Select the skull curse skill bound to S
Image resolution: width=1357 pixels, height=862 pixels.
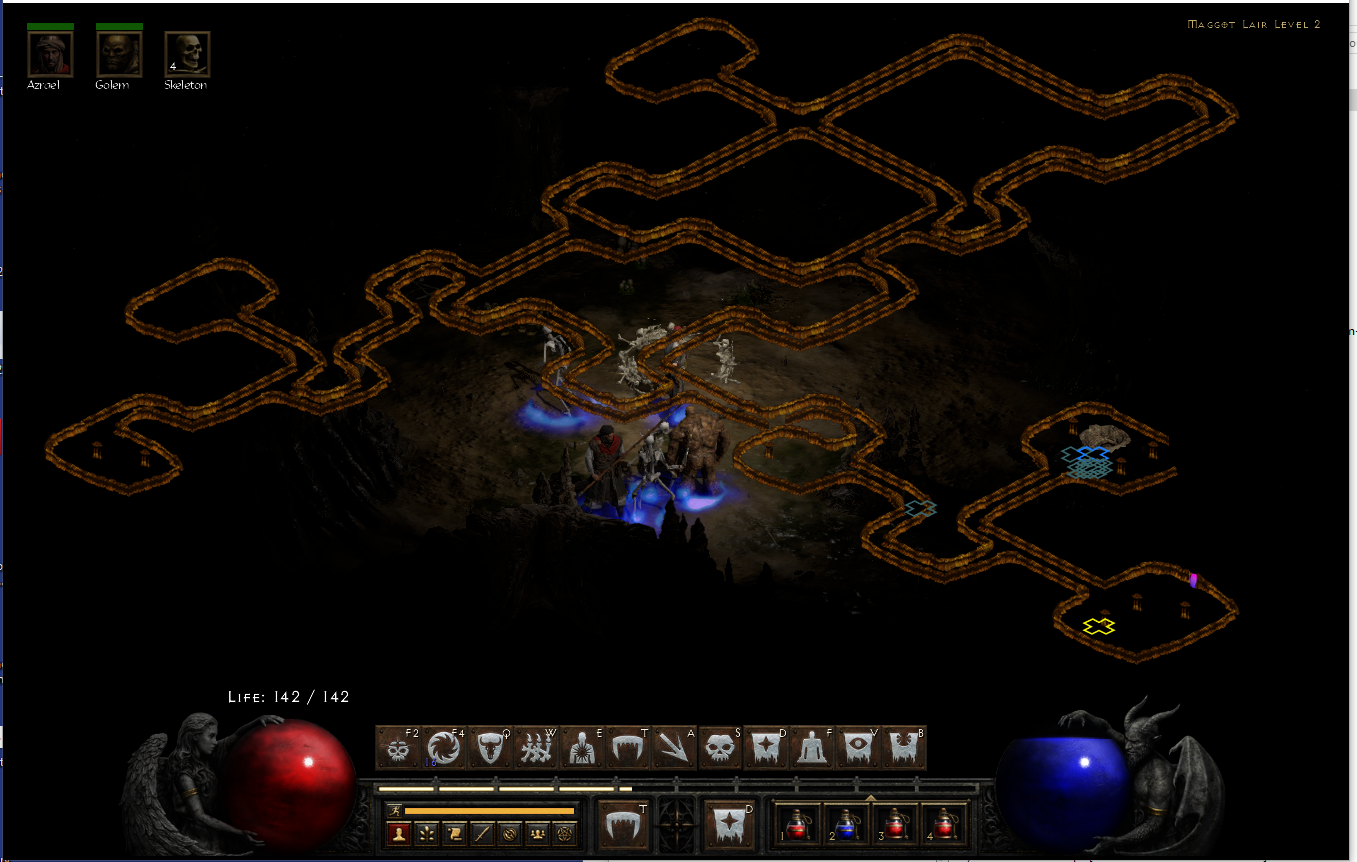pos(719,746)
